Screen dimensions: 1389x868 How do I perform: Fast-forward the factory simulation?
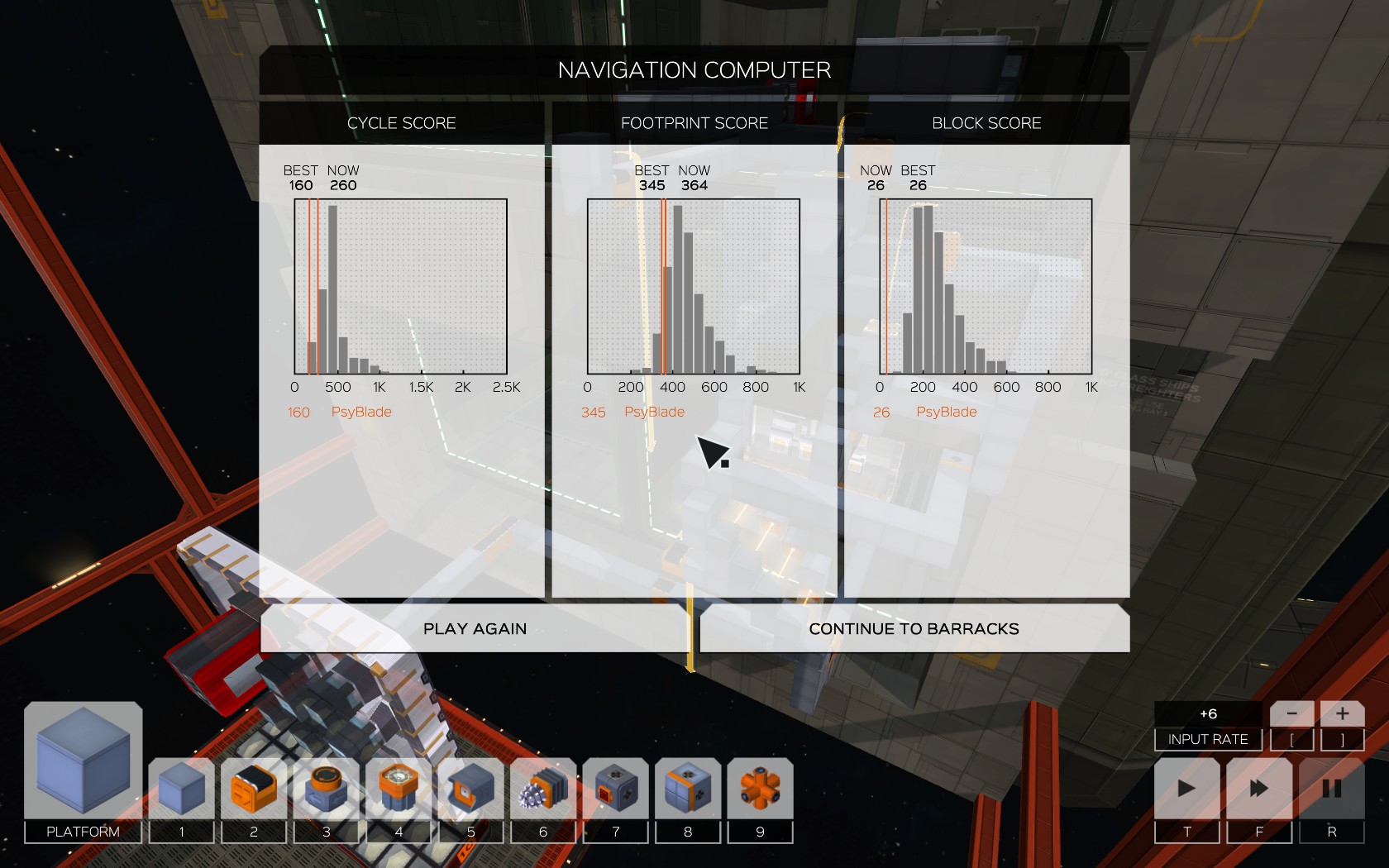[x=1259, y=789]
